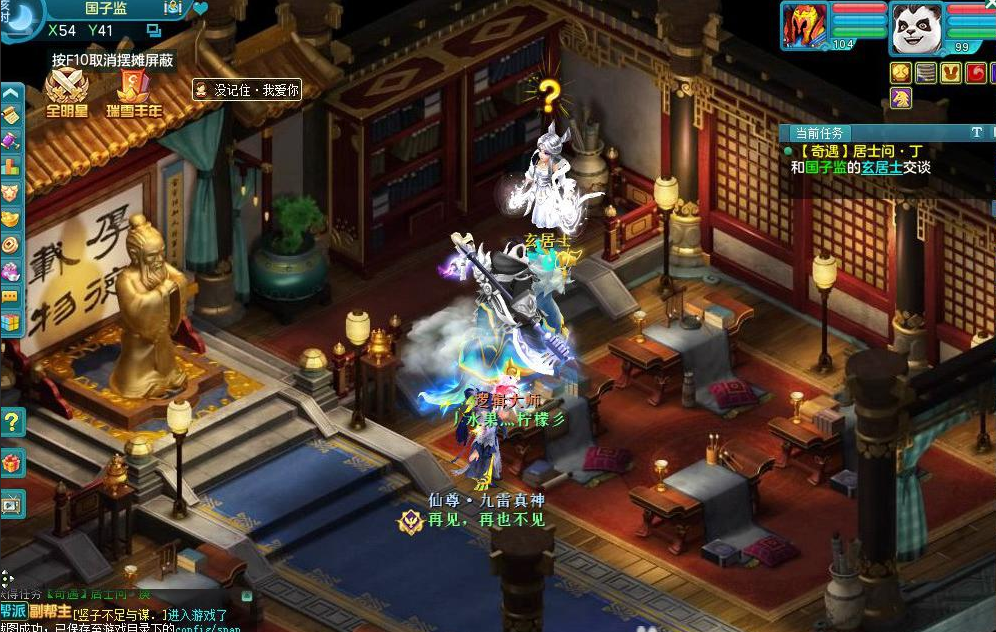
Task: Select the flame-helmet character portrait
Action: click(806, 27)
